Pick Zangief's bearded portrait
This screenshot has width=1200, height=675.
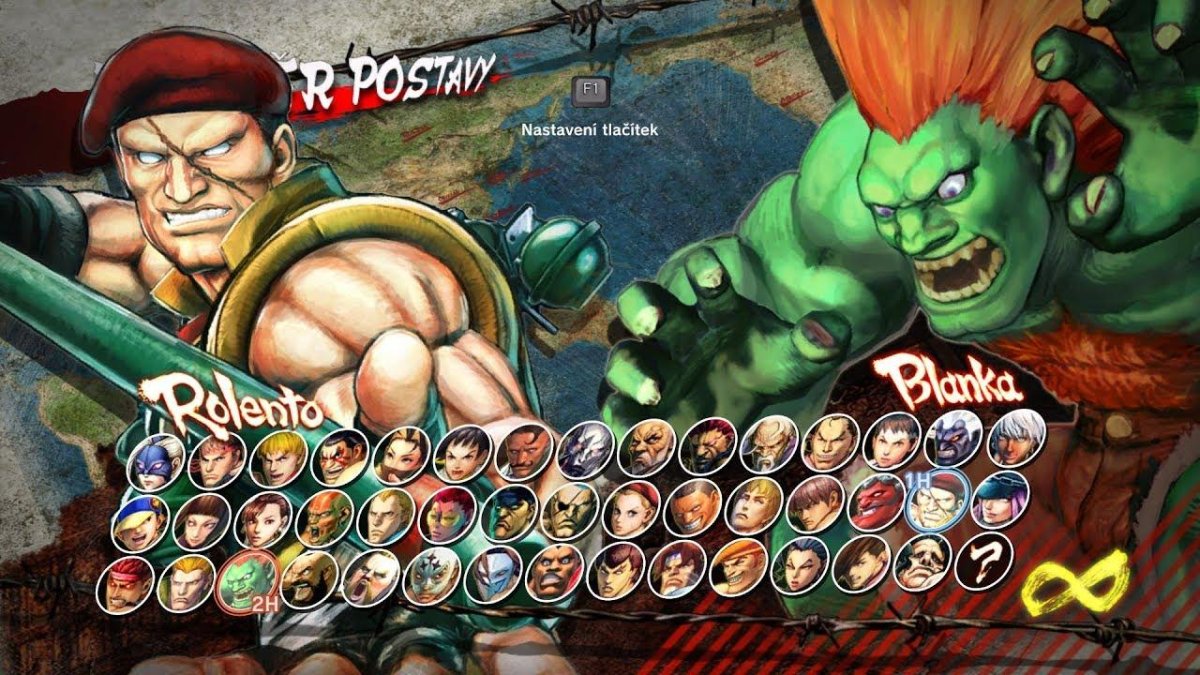tap(308, 579)
